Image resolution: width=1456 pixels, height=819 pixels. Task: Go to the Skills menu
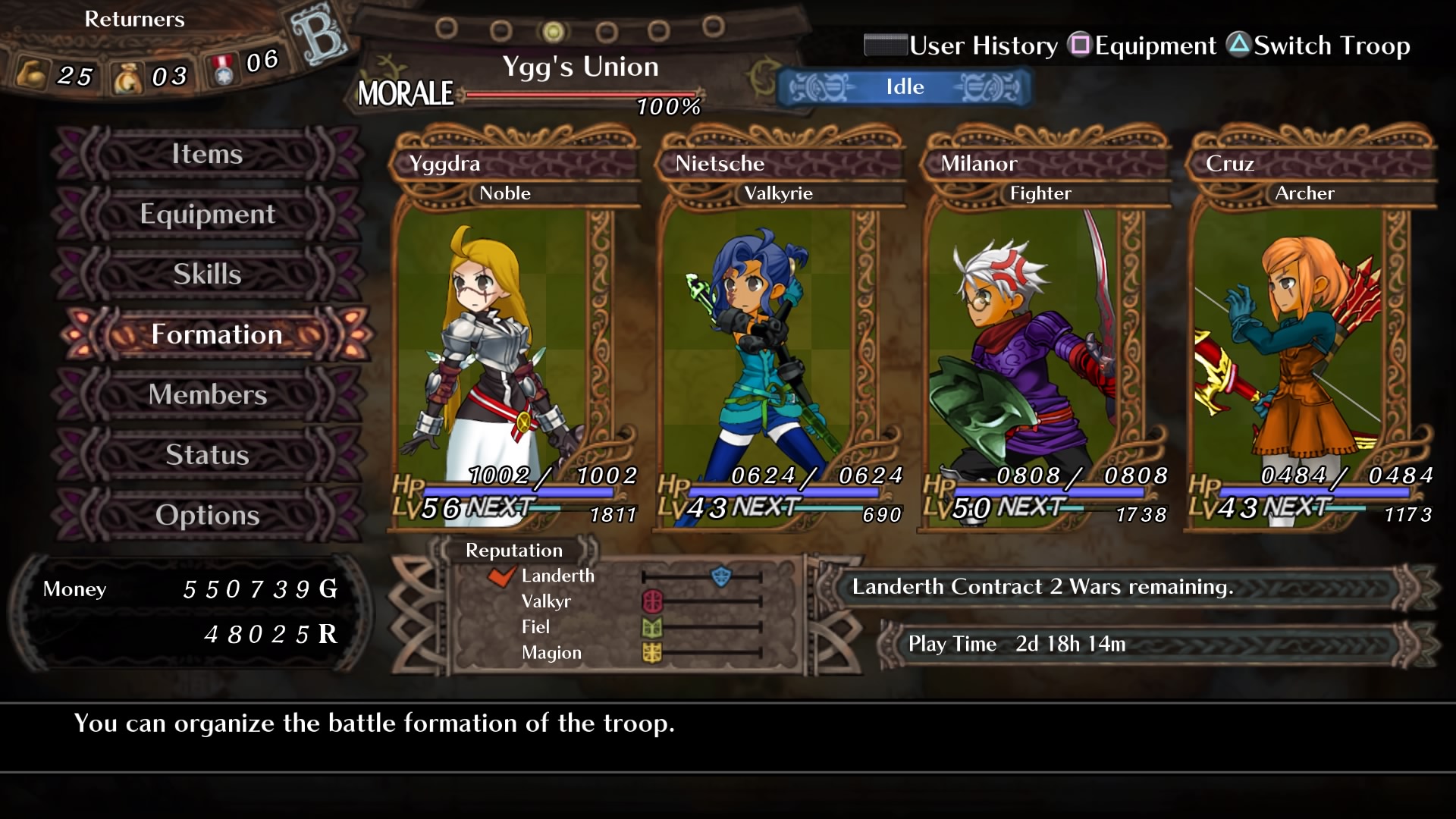click(207, 274)
